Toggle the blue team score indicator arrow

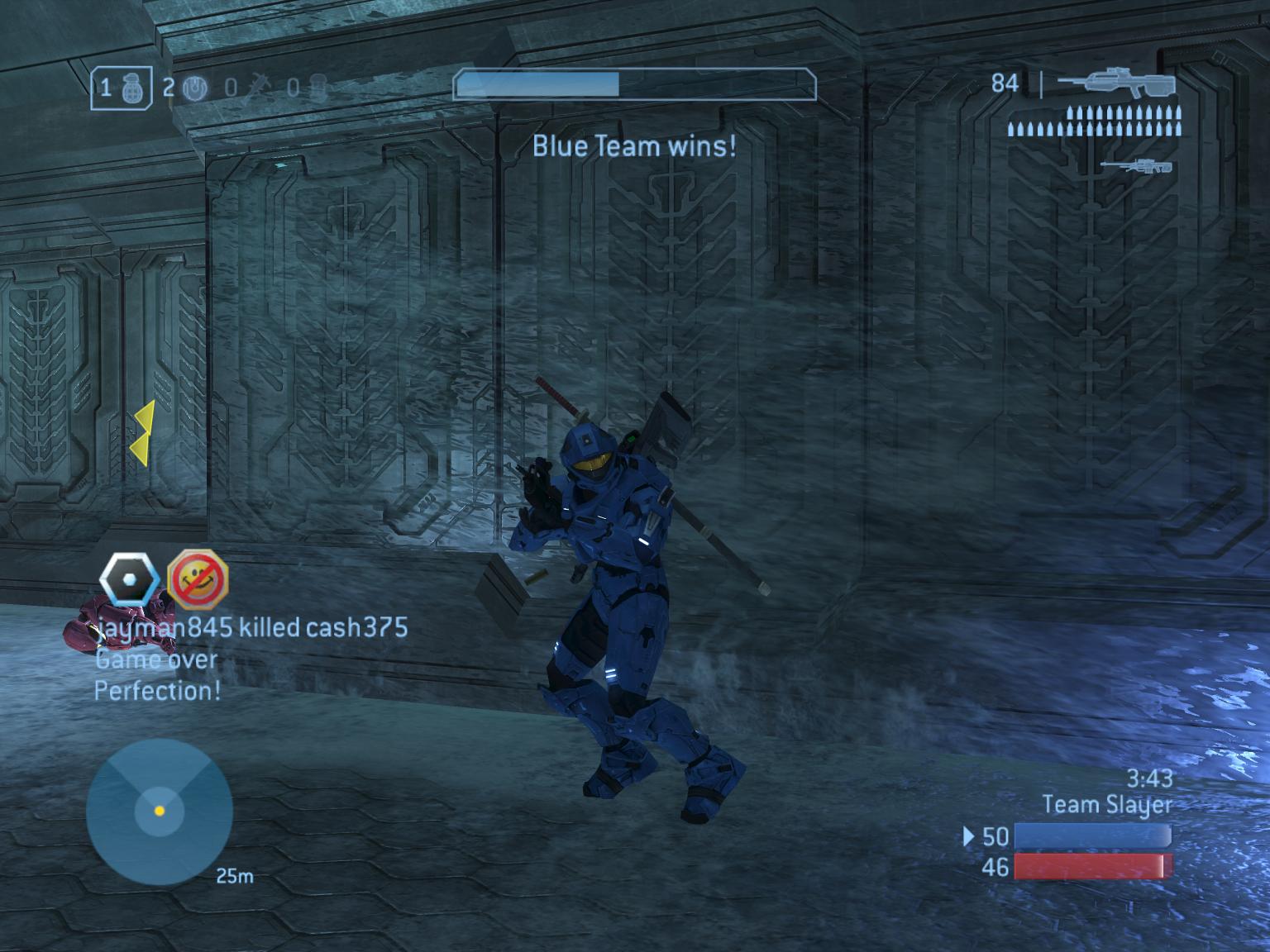(x=968, y=837)
